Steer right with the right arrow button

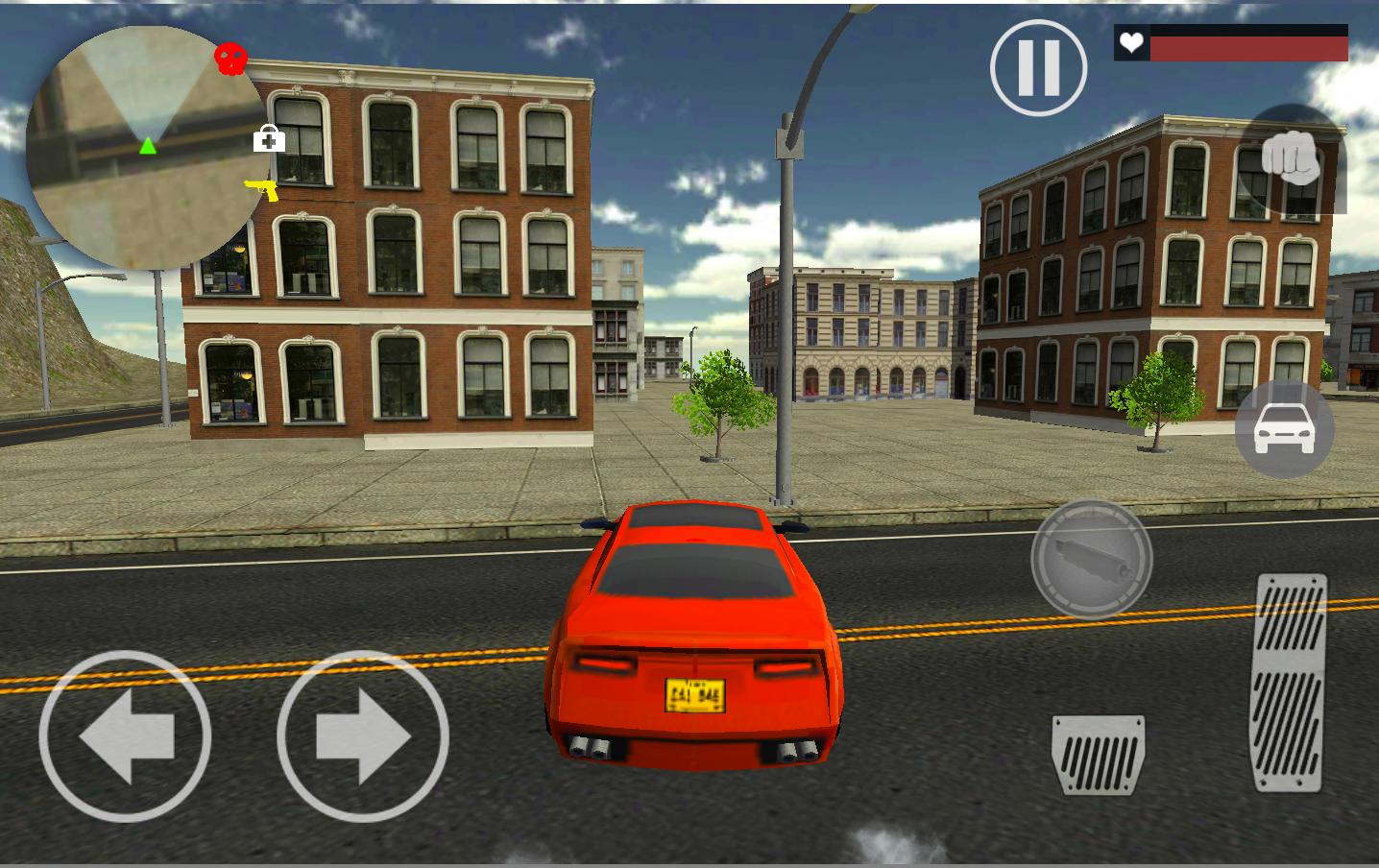(363, 736)
